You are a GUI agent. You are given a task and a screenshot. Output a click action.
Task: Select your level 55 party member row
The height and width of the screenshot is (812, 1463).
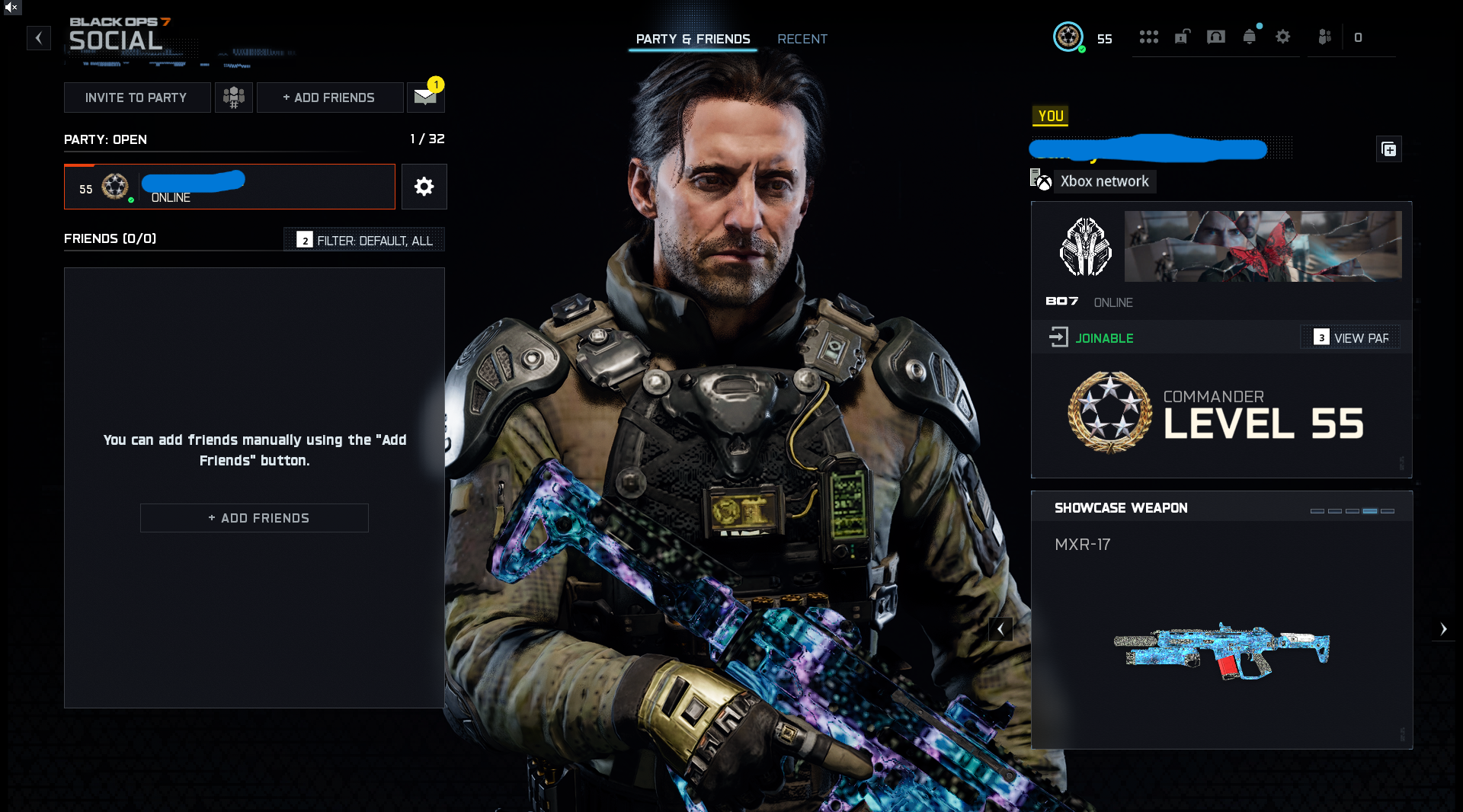[x=229, y=187]
